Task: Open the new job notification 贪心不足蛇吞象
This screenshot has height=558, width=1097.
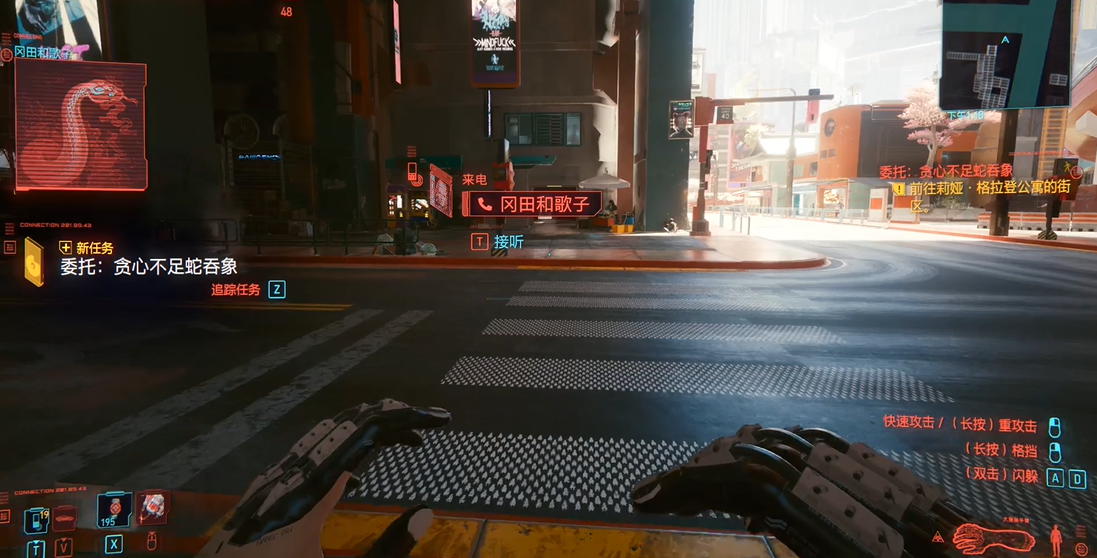Action: [x=149, y=267]
